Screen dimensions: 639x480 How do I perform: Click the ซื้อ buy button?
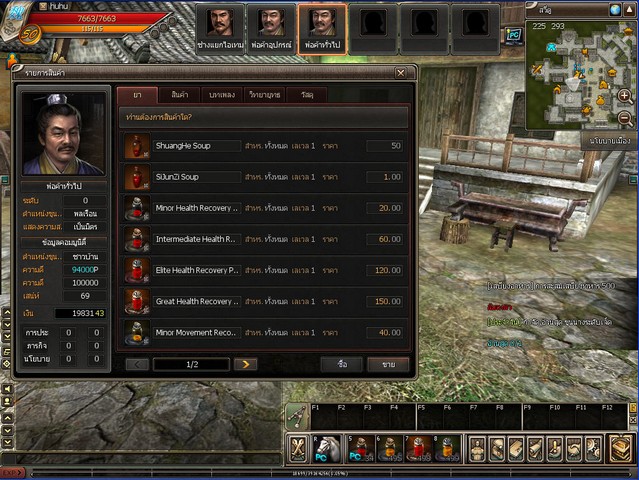tap(342, 364)
